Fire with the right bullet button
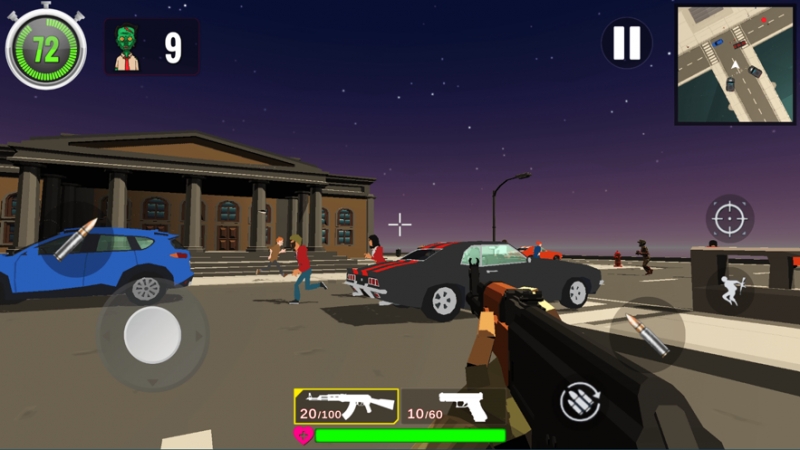This screenshot has height=450, width=800. (647, 335)
